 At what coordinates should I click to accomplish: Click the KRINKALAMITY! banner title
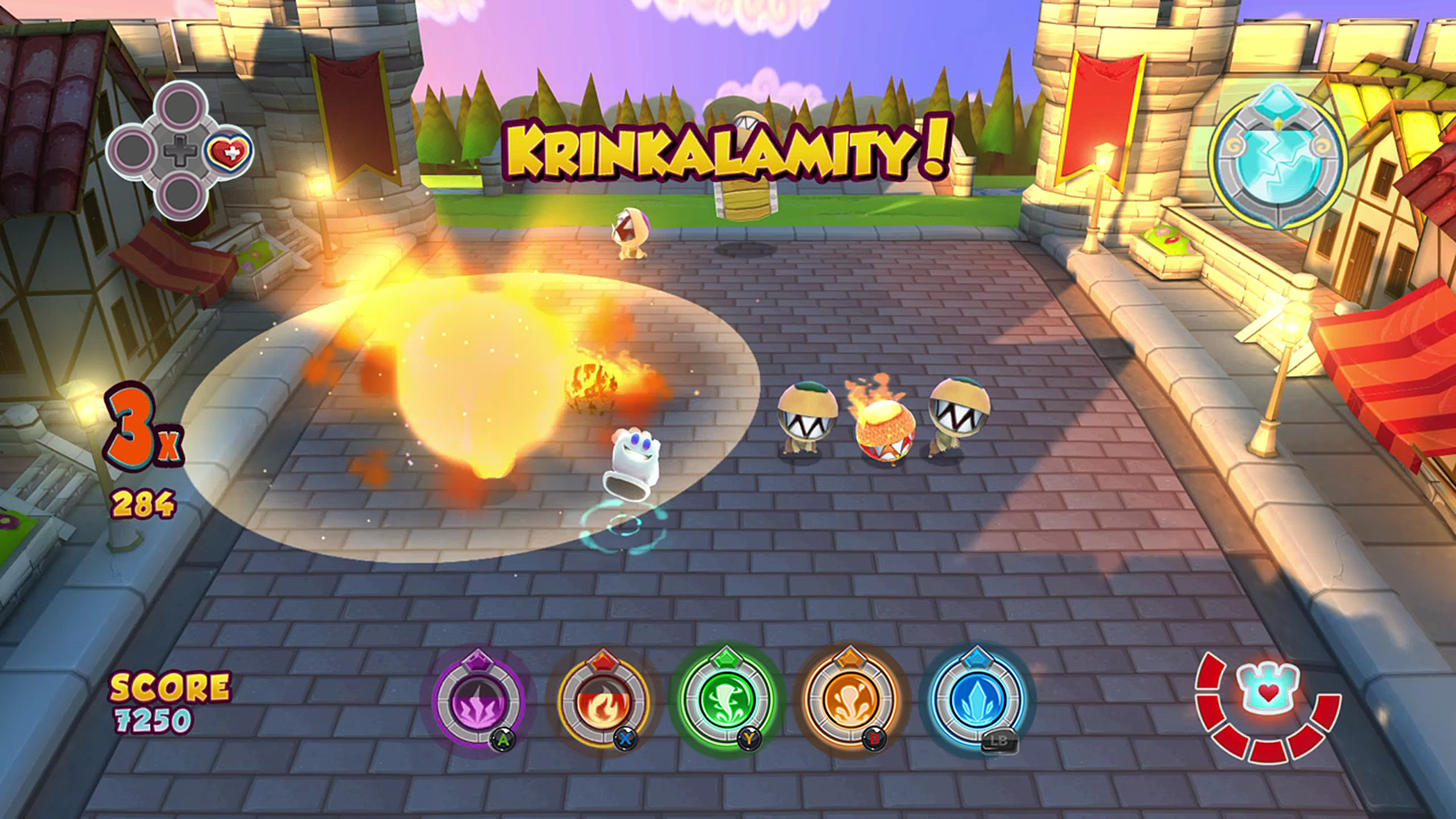point(724,148)
